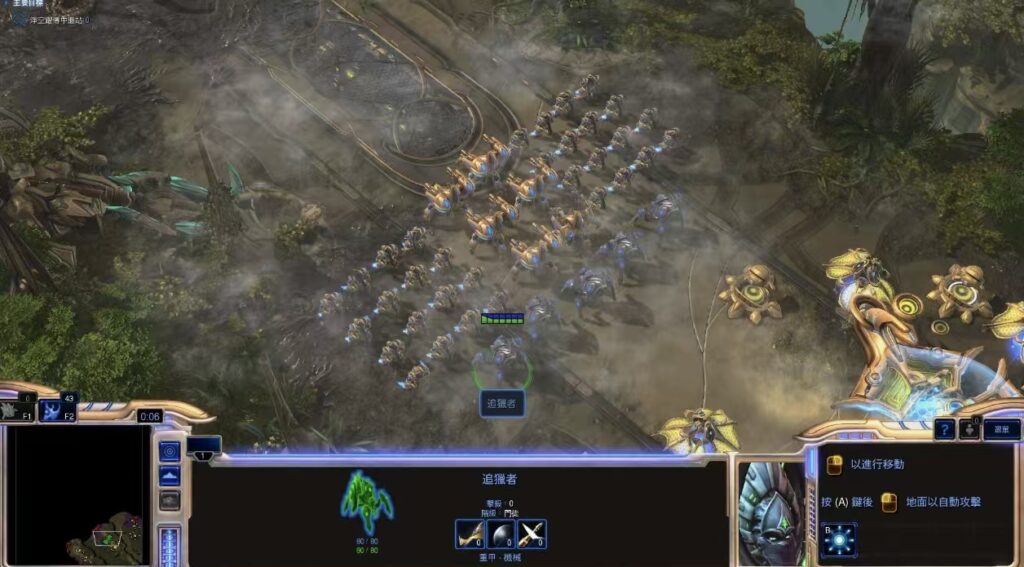Toggle the minimap terrain display button
Viewport: 1024px width, 567px height.
170,476
